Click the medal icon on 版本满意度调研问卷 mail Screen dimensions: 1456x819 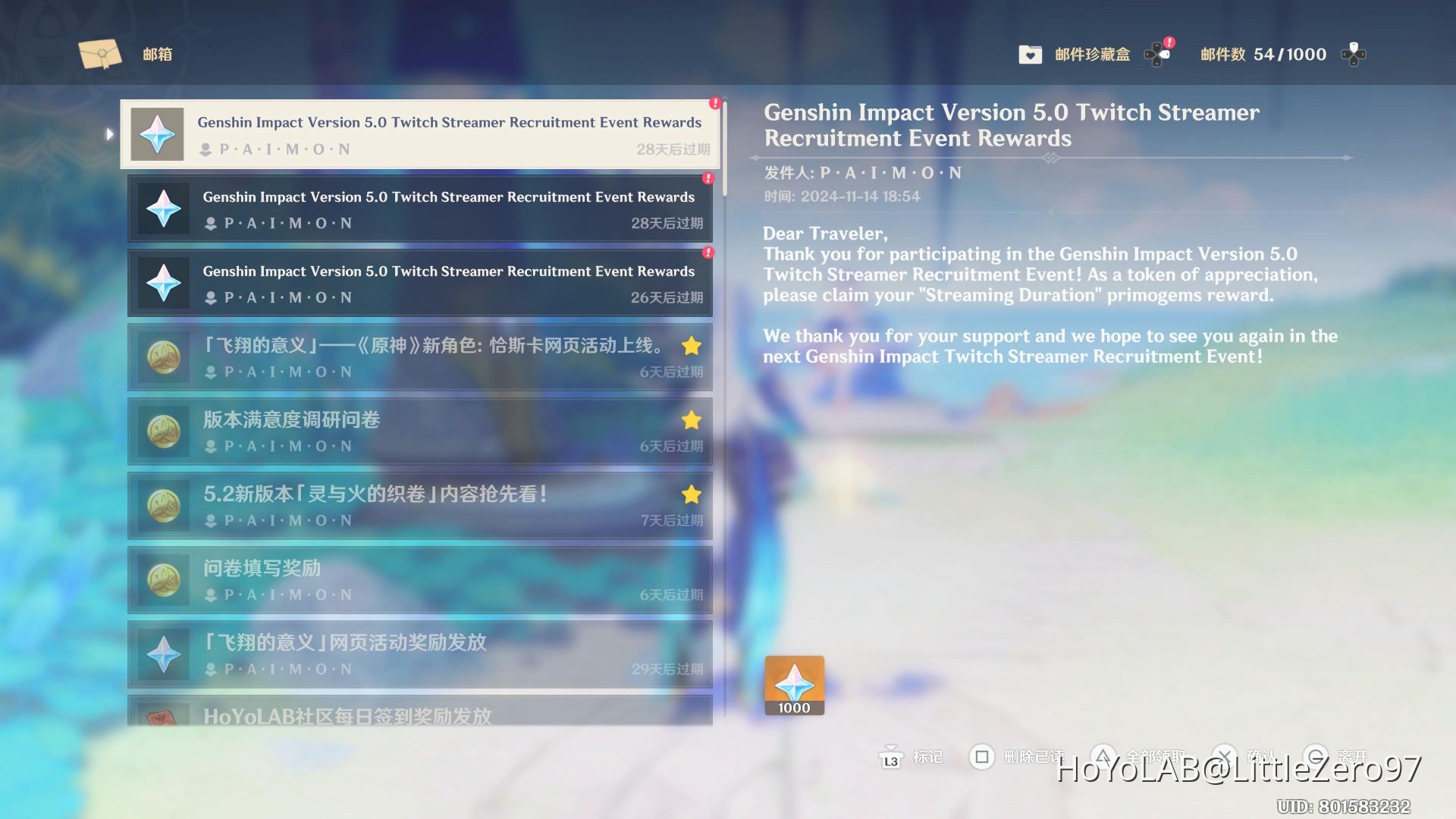pos(162,431)
